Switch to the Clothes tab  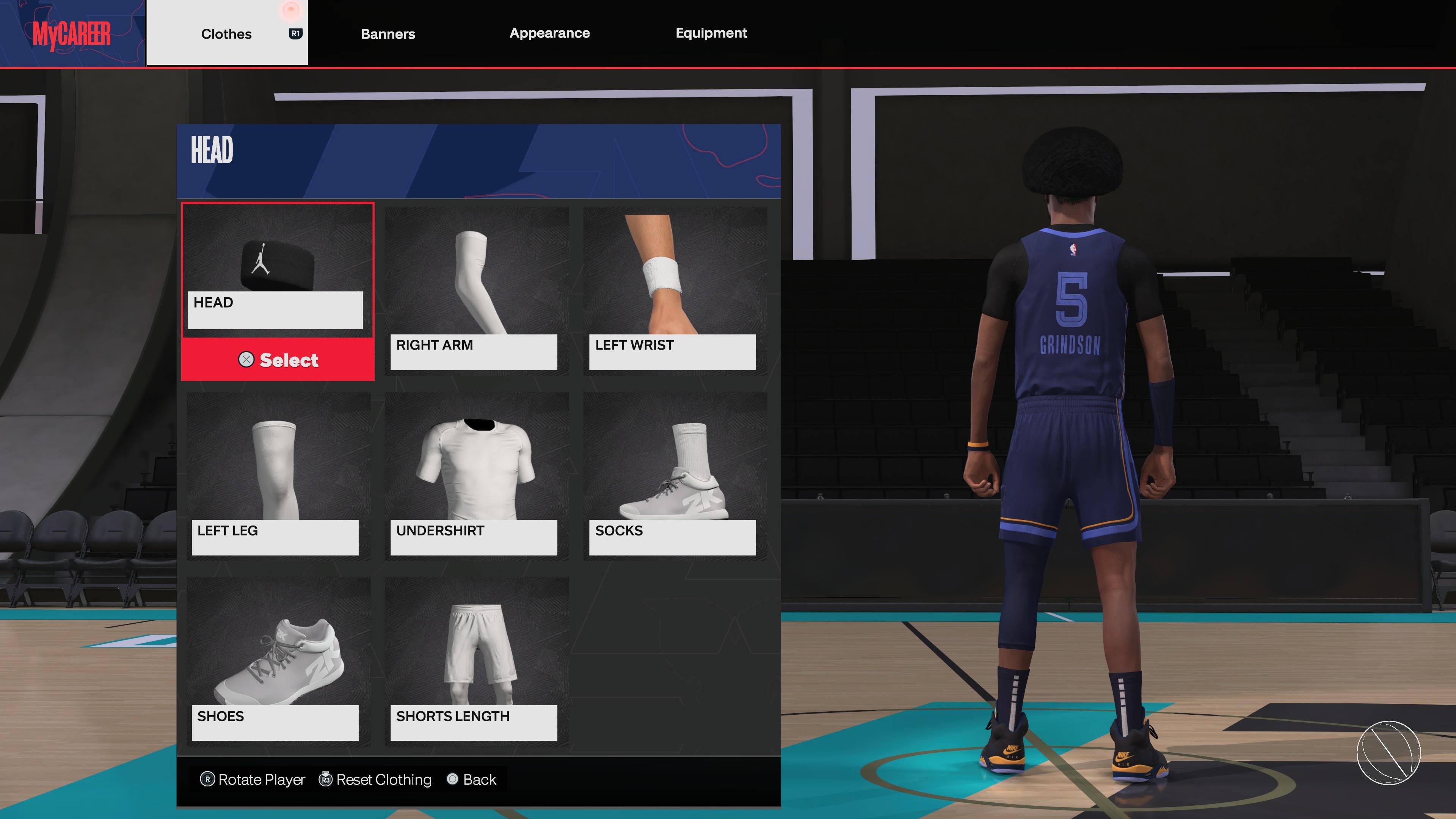pos(226,34)
